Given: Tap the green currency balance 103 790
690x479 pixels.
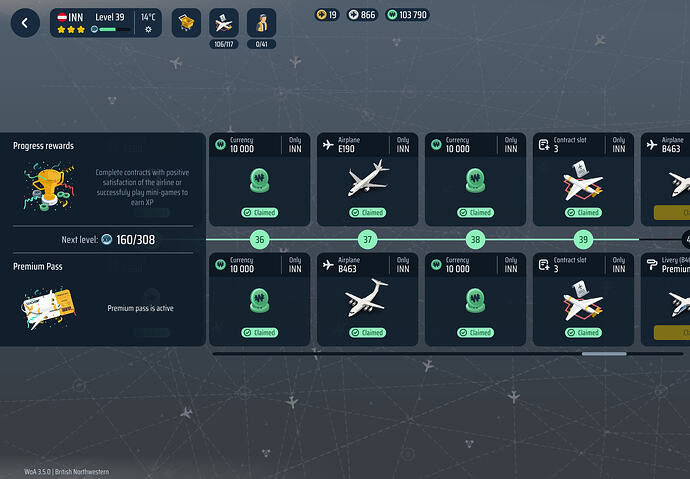Looking at the screenshot, I should pyautogui.click(x=407, y=15).
